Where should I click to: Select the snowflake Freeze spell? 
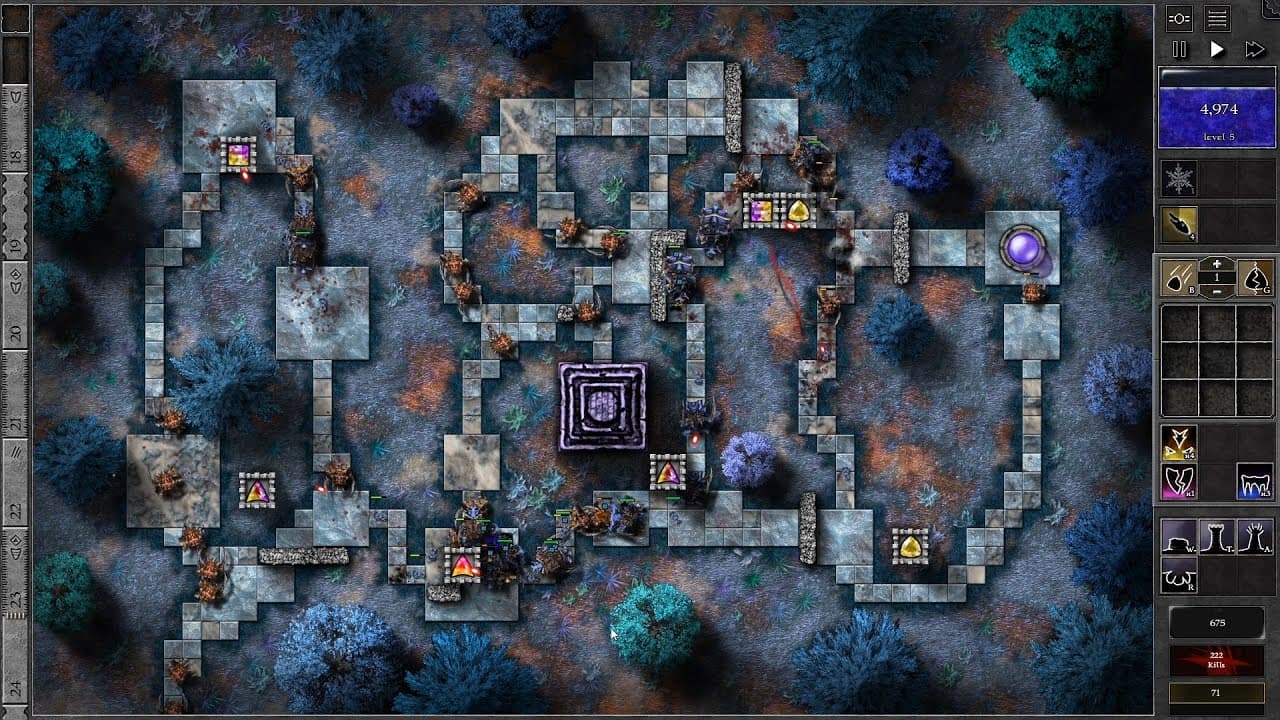[x=1179, y=176]
